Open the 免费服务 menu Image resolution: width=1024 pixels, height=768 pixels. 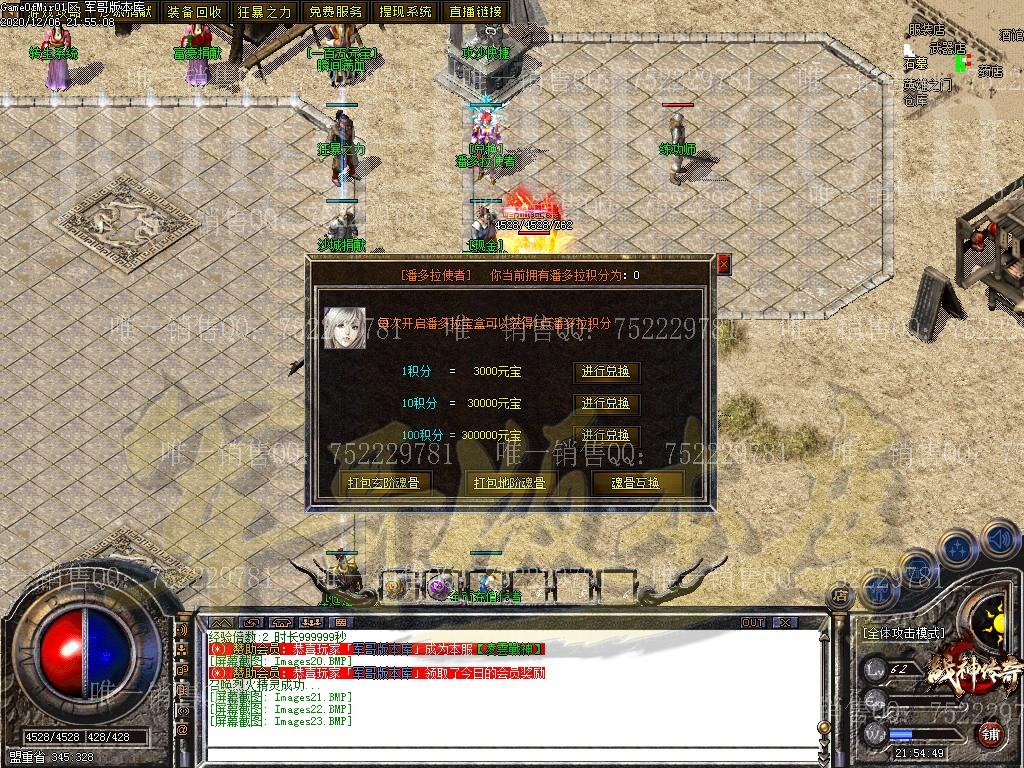tap(335, 12)
